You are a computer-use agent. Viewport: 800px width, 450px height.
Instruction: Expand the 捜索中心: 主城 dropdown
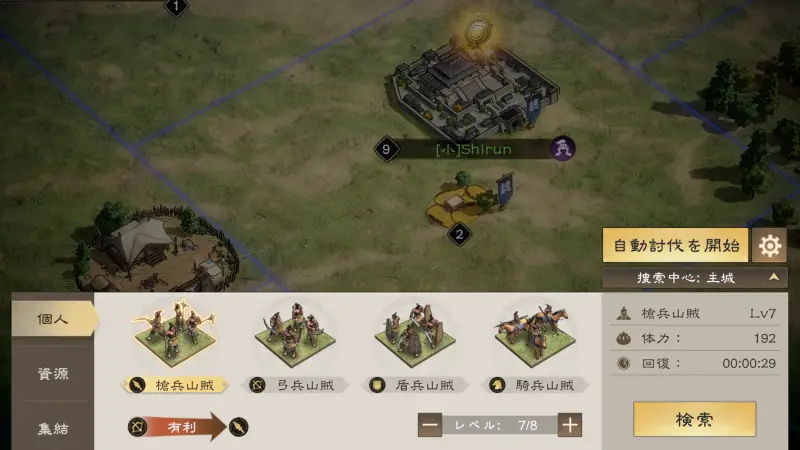(694, 277)
